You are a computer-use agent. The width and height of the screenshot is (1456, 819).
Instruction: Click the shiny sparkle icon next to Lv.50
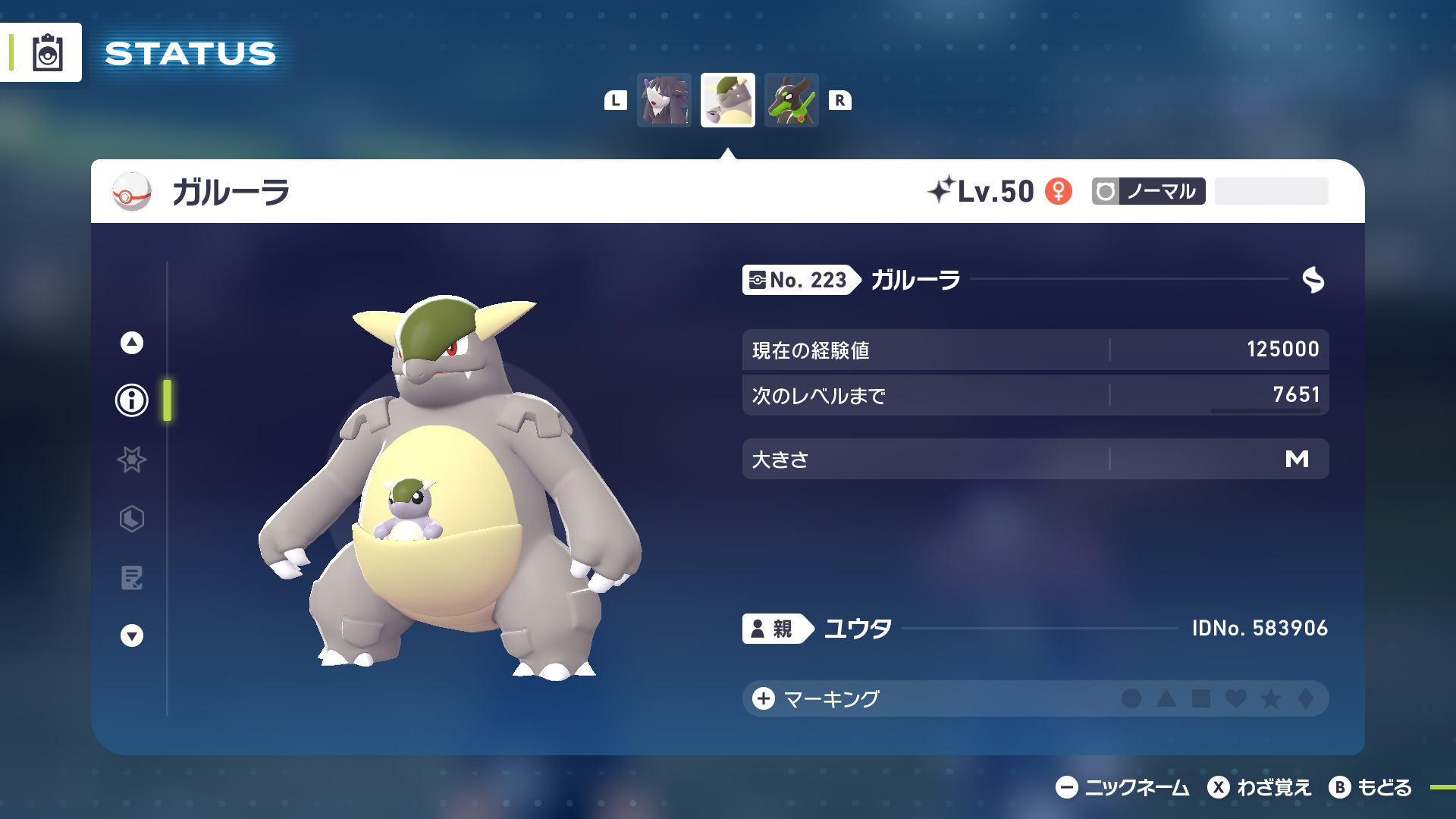coord(943,190)
